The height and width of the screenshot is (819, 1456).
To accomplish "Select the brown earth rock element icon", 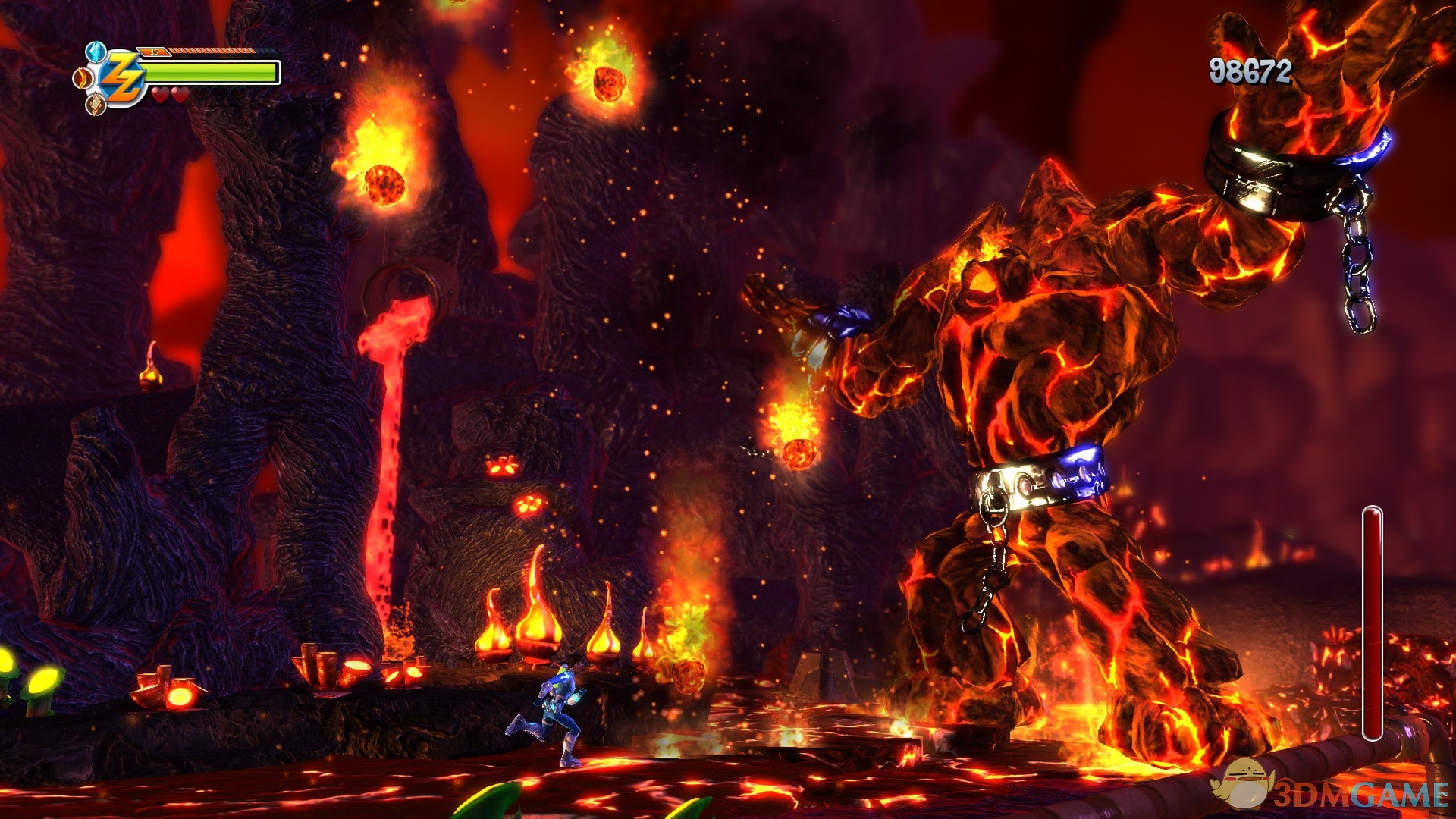I will [95, 105].
